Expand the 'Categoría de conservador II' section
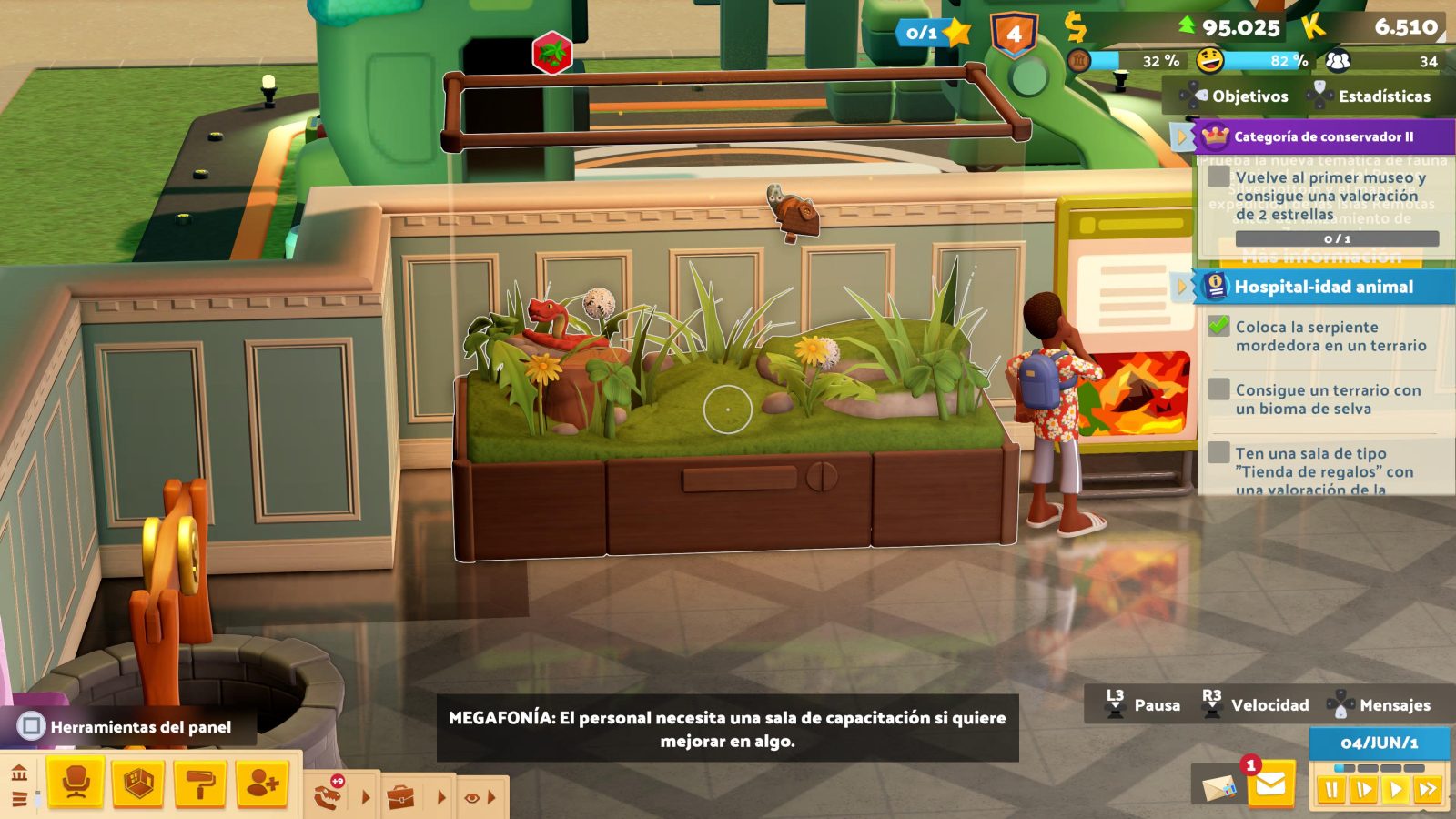This screenshot has width=1456, height=819. pyautogui.click(x=1183, y=136)
